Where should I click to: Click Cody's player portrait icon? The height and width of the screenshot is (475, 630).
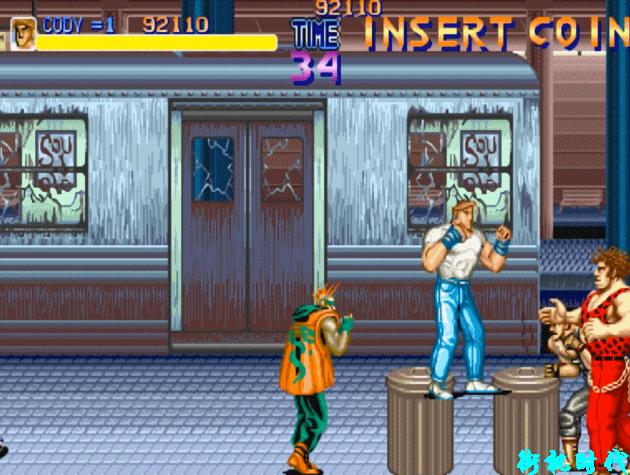click(x=22, y=33)
